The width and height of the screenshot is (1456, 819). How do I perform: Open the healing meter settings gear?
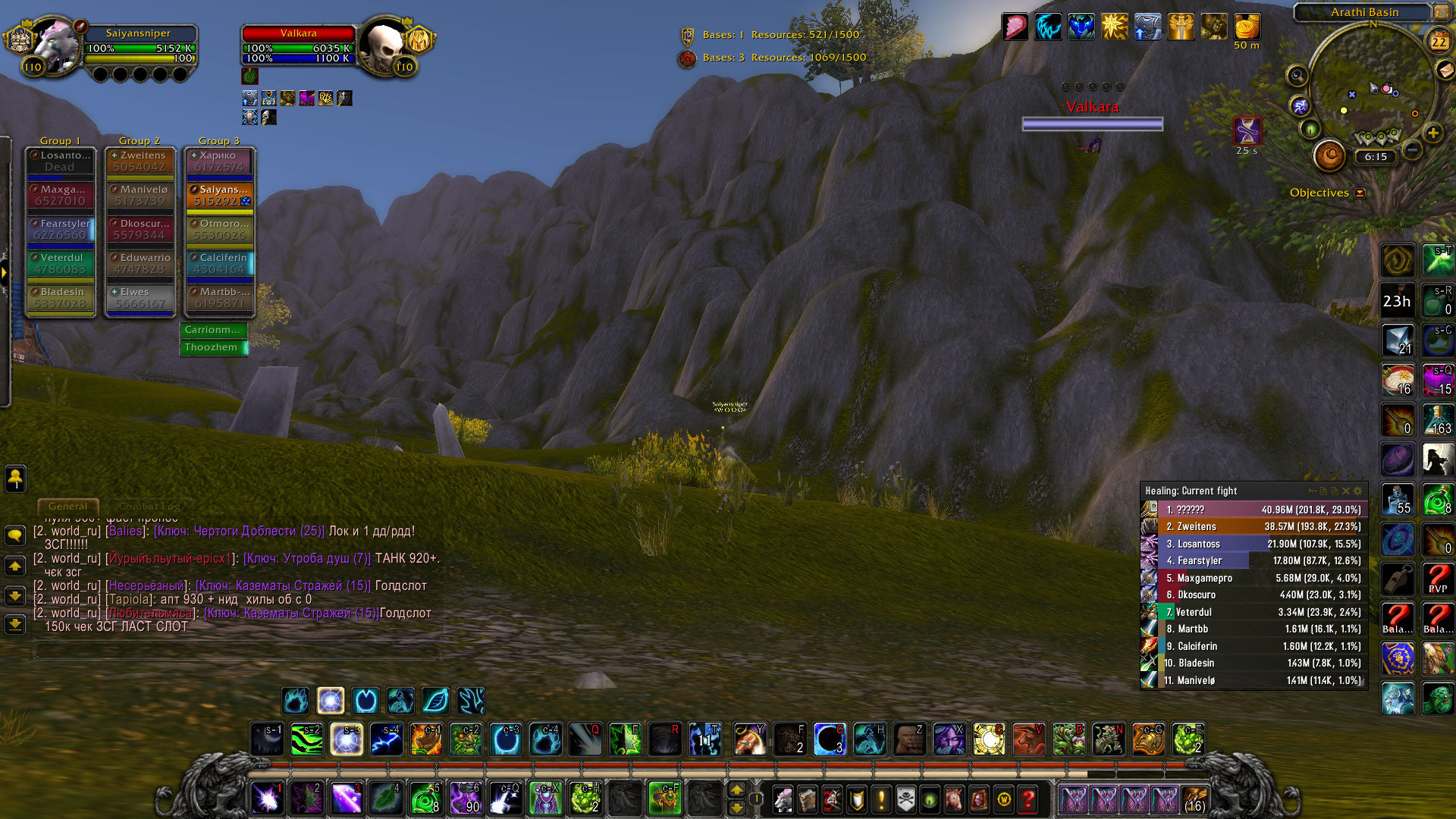pyautogui.click(x=1358, y=491)
